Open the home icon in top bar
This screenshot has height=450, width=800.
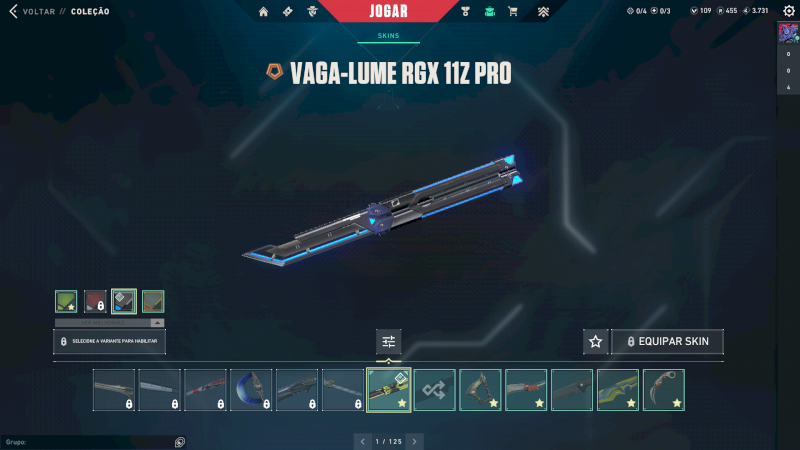click(264, 12)
